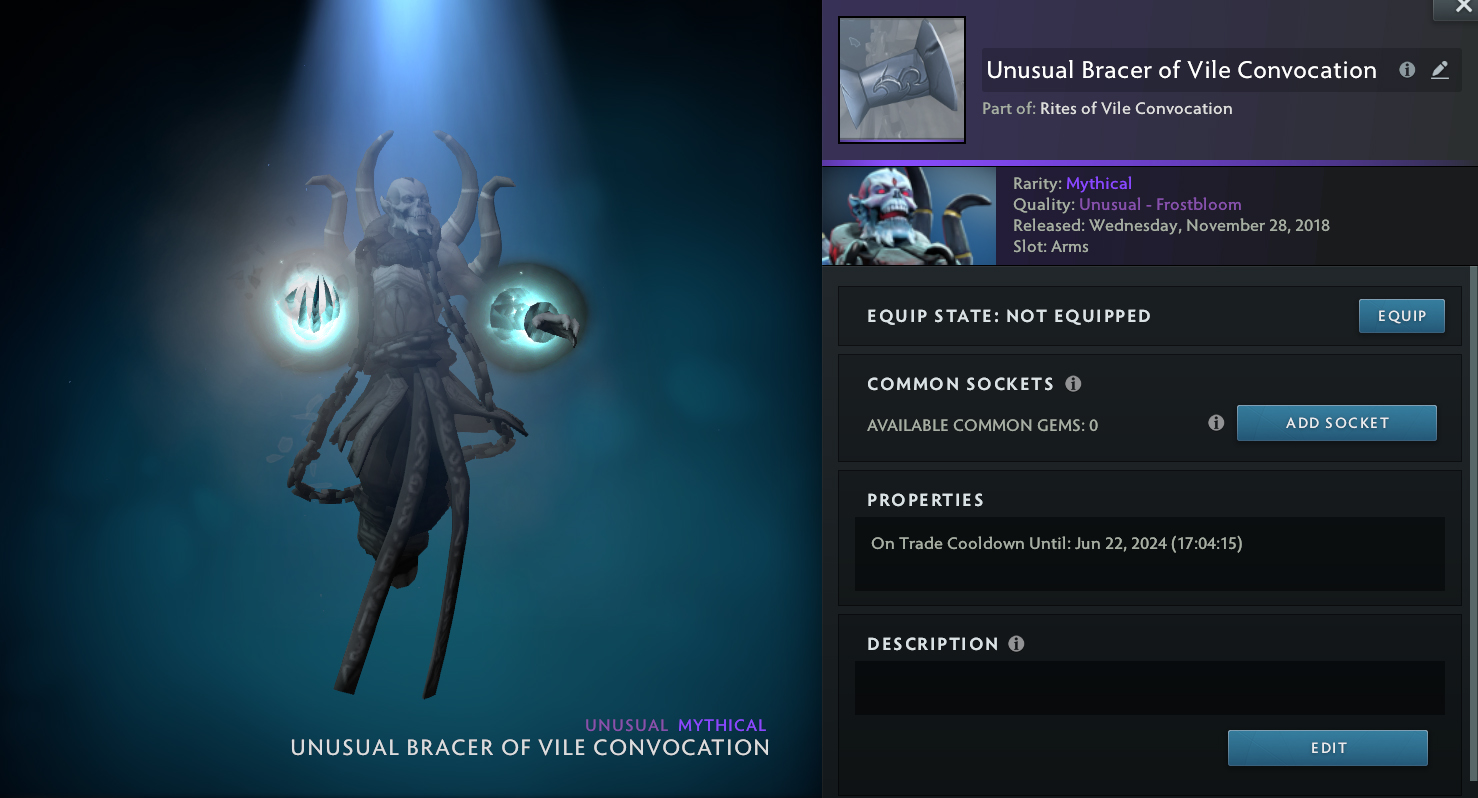The image size is (1478, 798).
Task: Edit the item description
Action: (x=1327, y=748)
